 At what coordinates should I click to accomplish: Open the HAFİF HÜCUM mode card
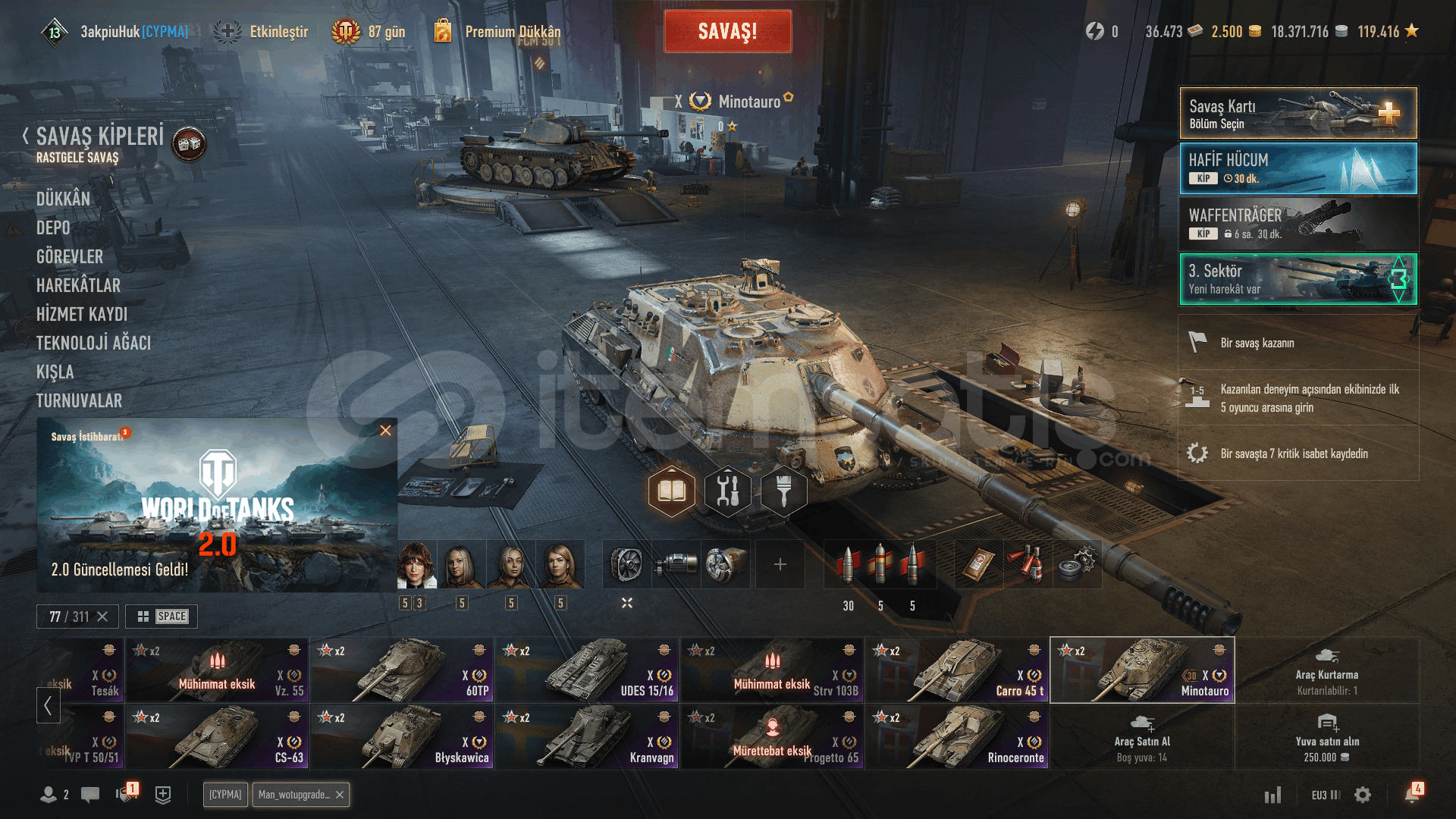click(1298, 169)
